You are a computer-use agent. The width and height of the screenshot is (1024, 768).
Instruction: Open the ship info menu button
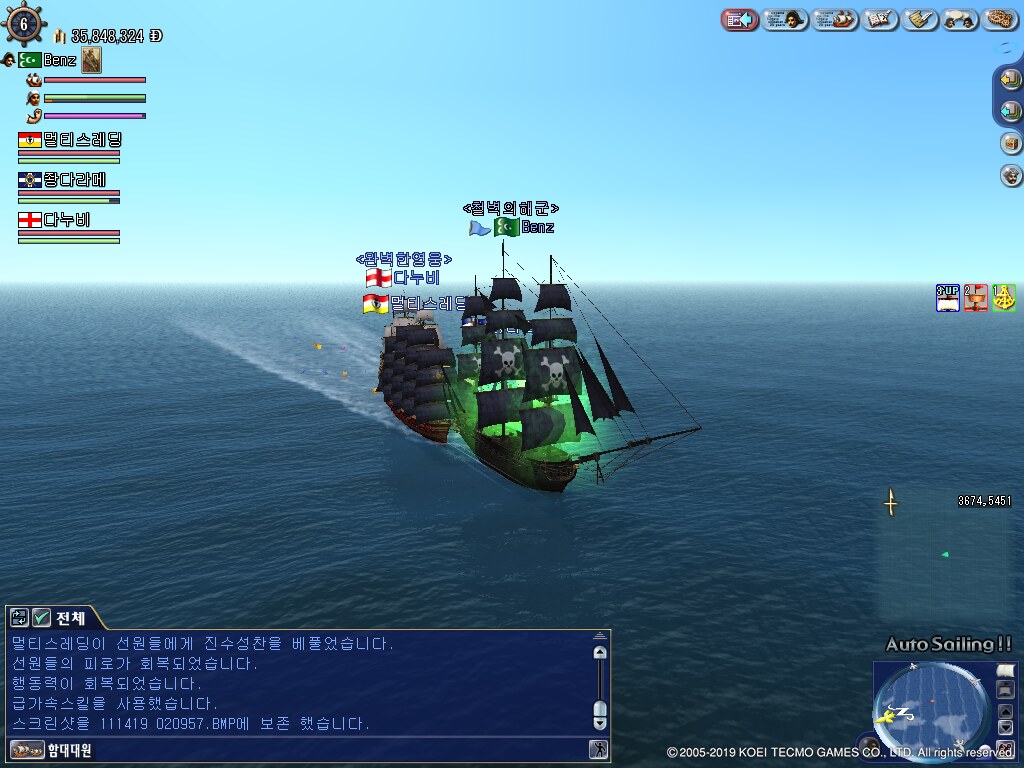pos(835,19)
